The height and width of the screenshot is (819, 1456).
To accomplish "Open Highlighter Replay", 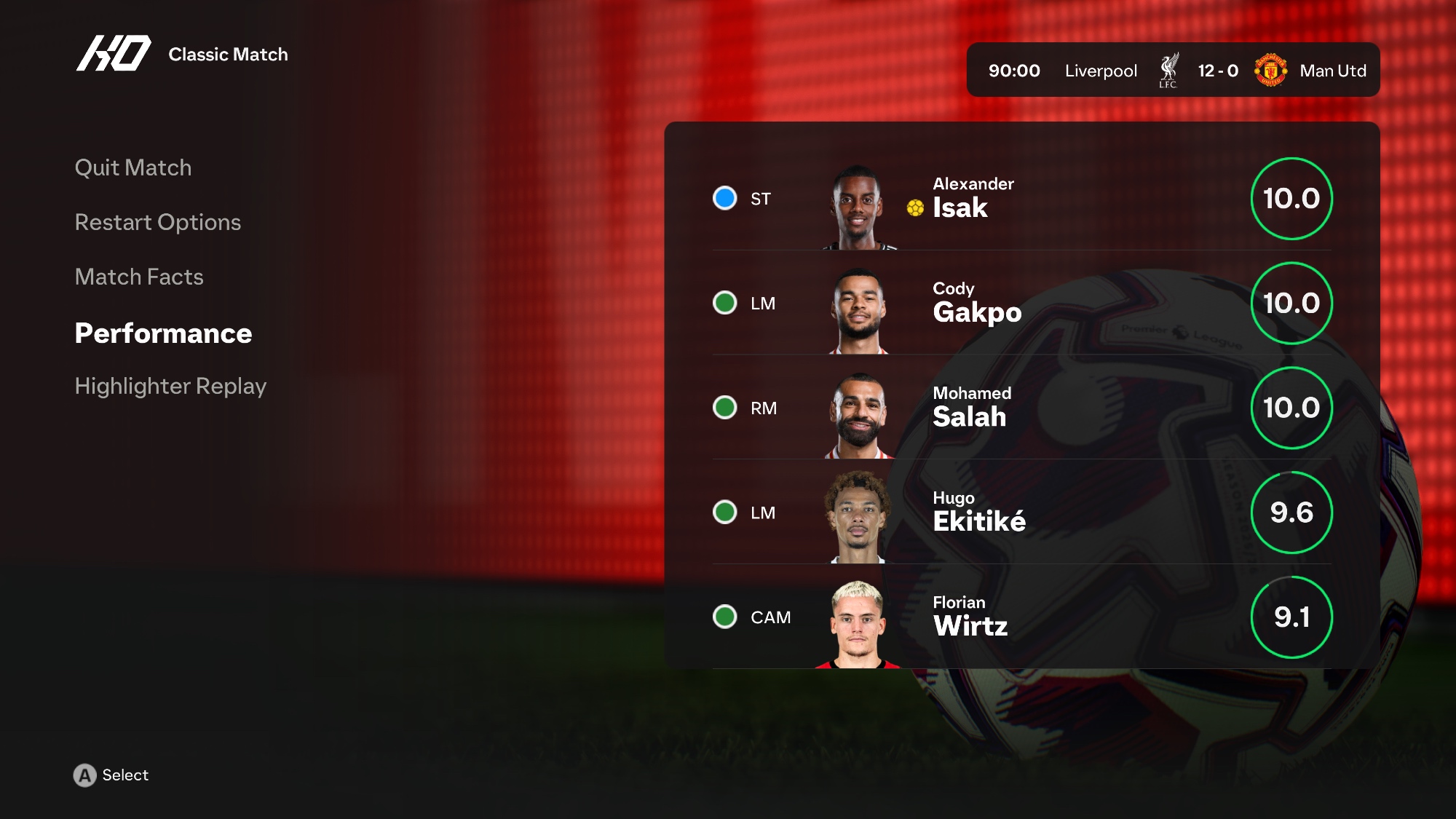I will (x=170, y=386).
